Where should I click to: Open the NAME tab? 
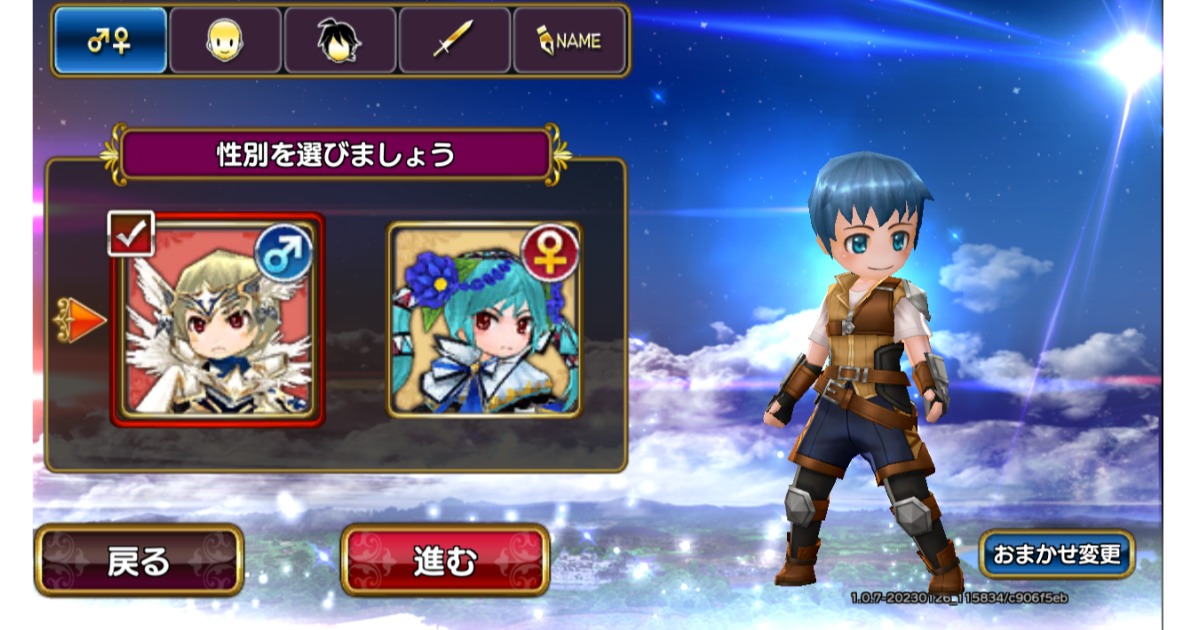click(x=569, y=42)
